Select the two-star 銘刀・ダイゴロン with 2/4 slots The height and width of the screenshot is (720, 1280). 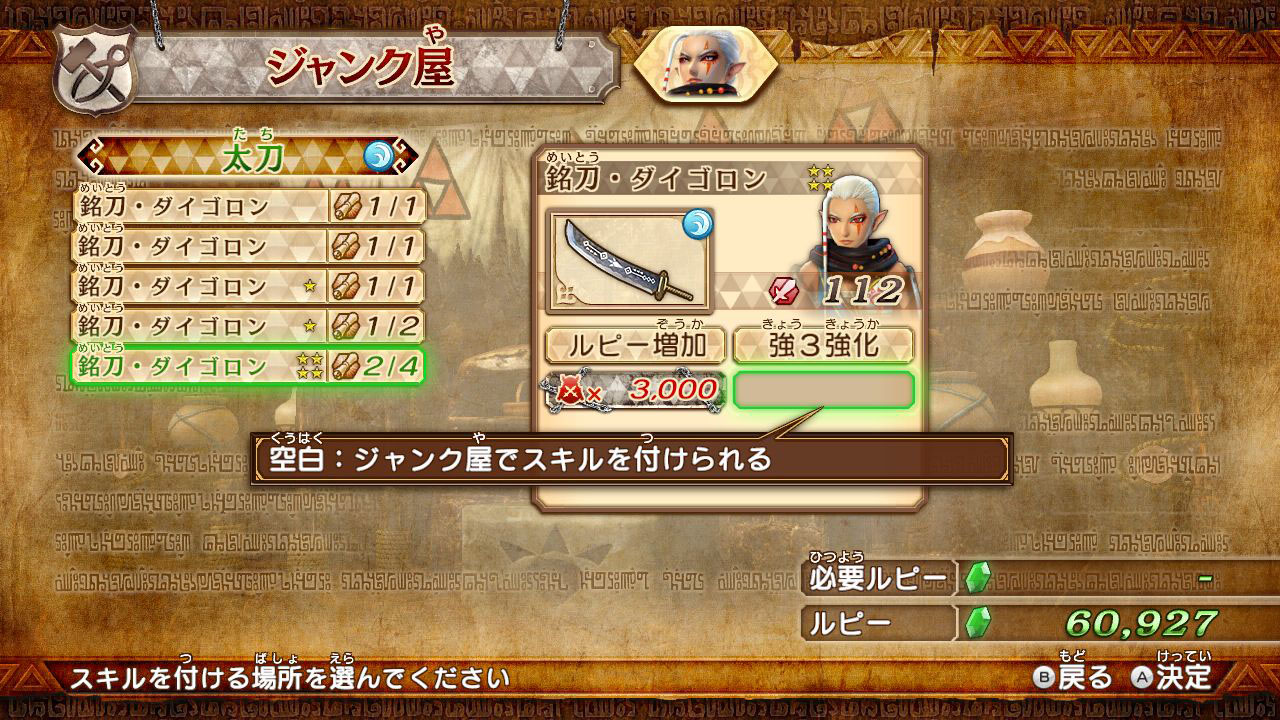click(x=249, y=366)
